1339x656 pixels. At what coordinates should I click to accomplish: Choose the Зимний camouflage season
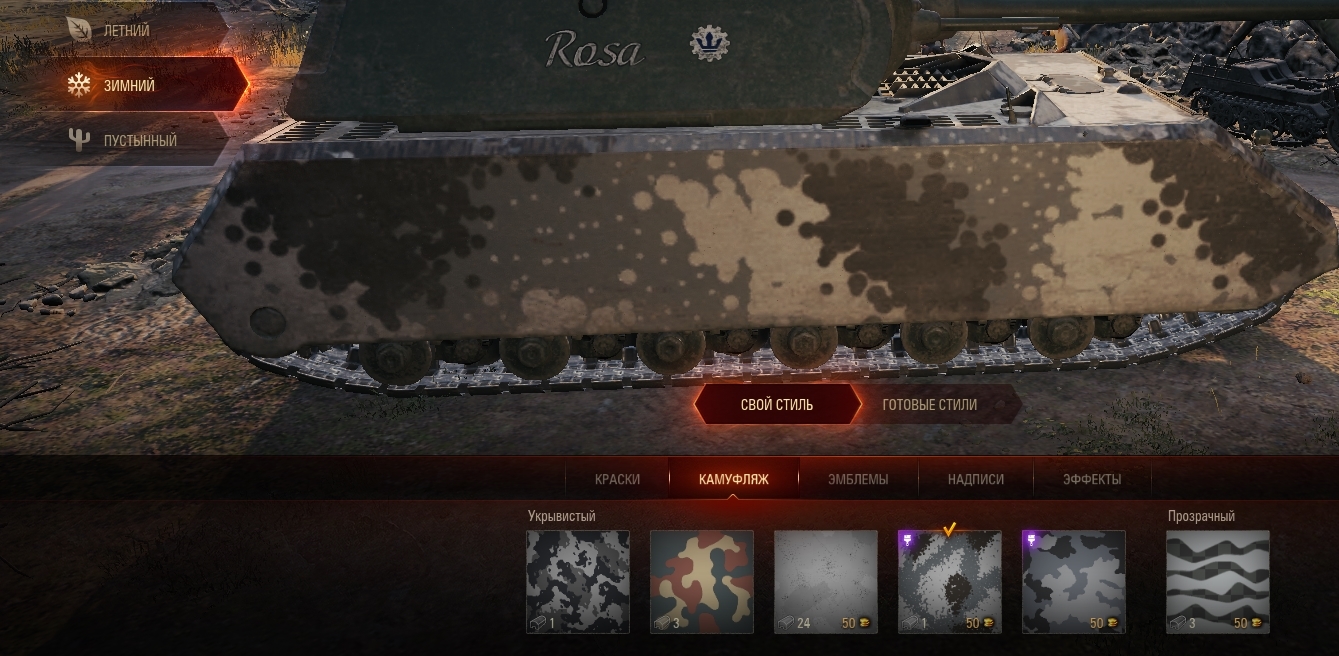[x=129, y=86]
